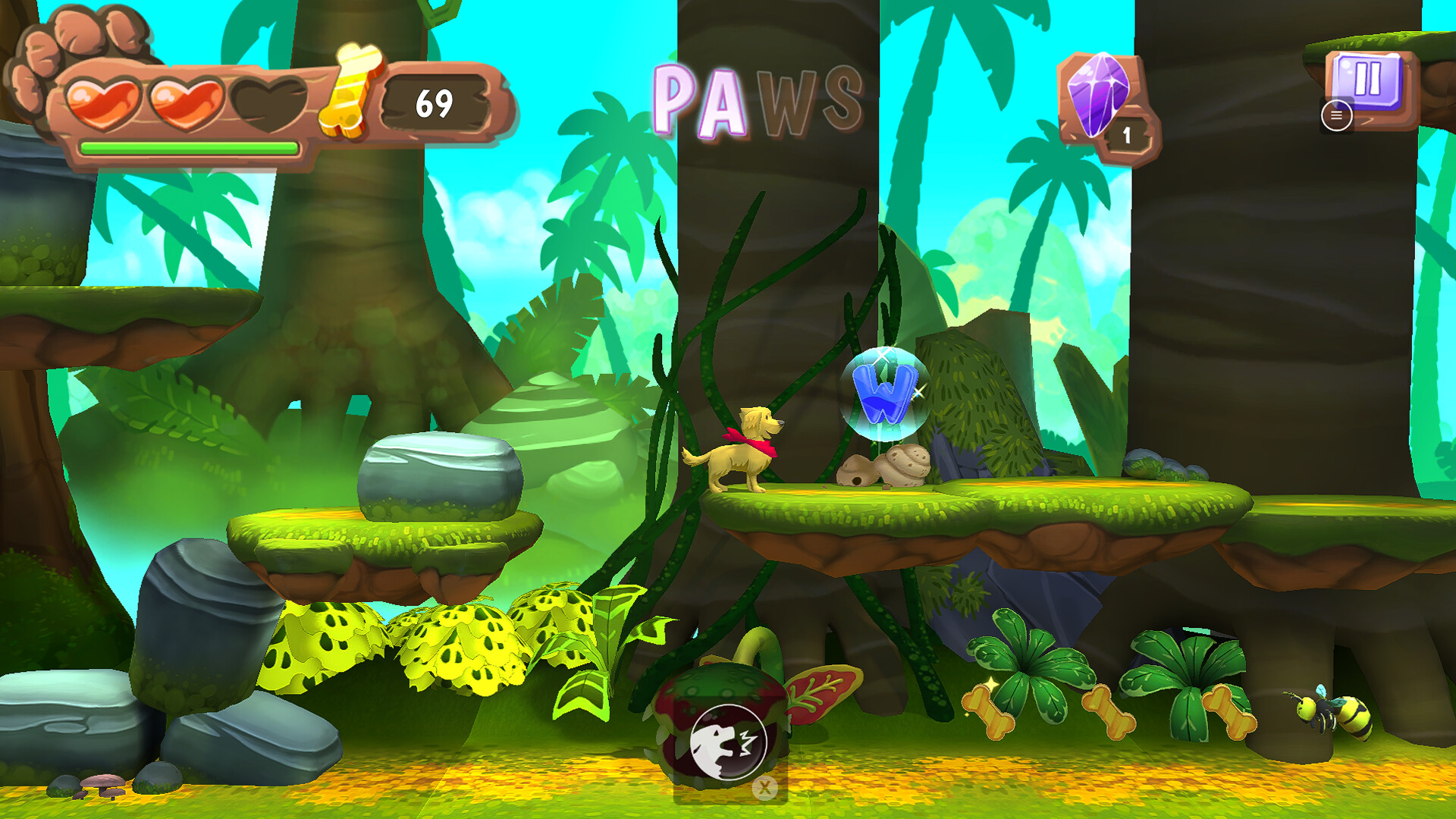Click the Venus flytrap plant
This screenshot has height=819, width=1456.
point(724,720)
